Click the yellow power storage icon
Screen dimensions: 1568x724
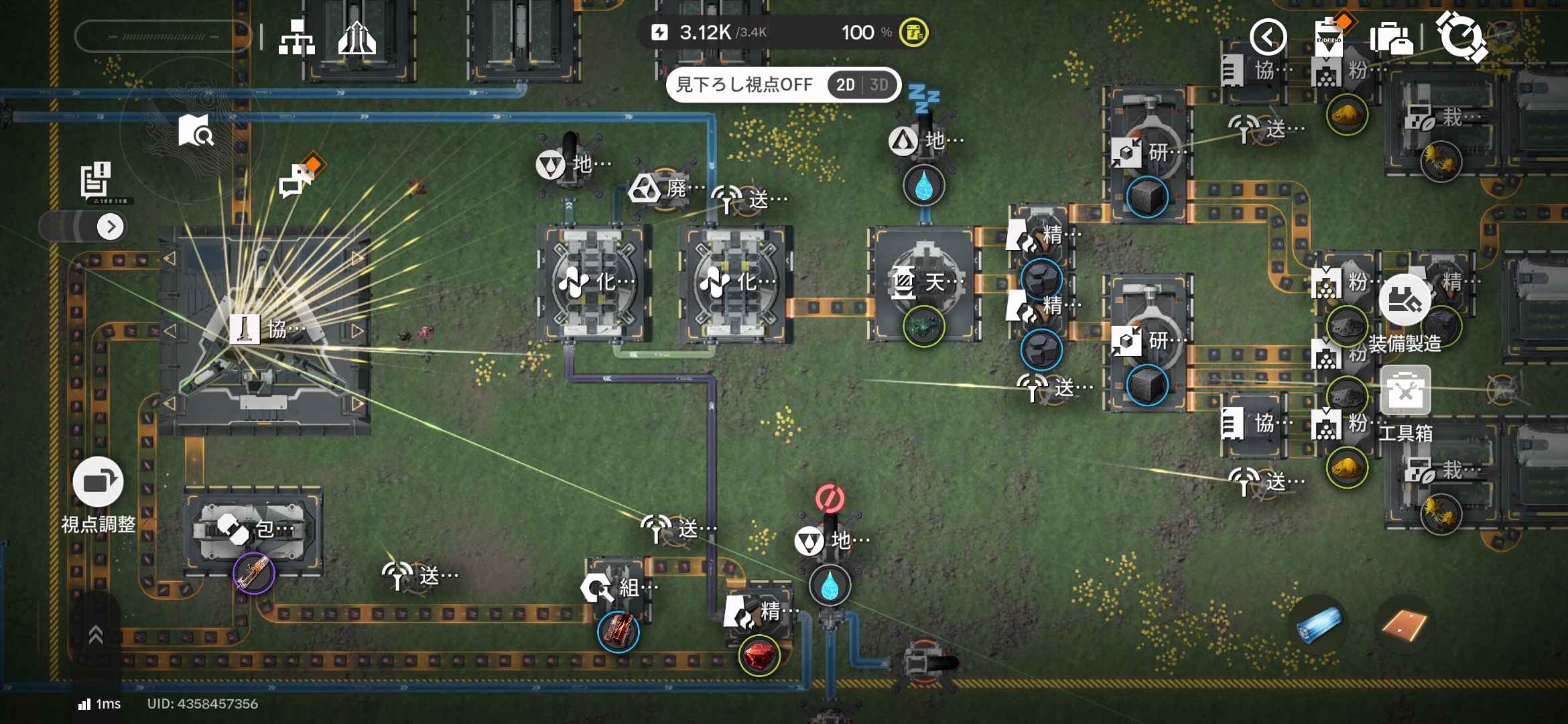(x=913, y=32)
